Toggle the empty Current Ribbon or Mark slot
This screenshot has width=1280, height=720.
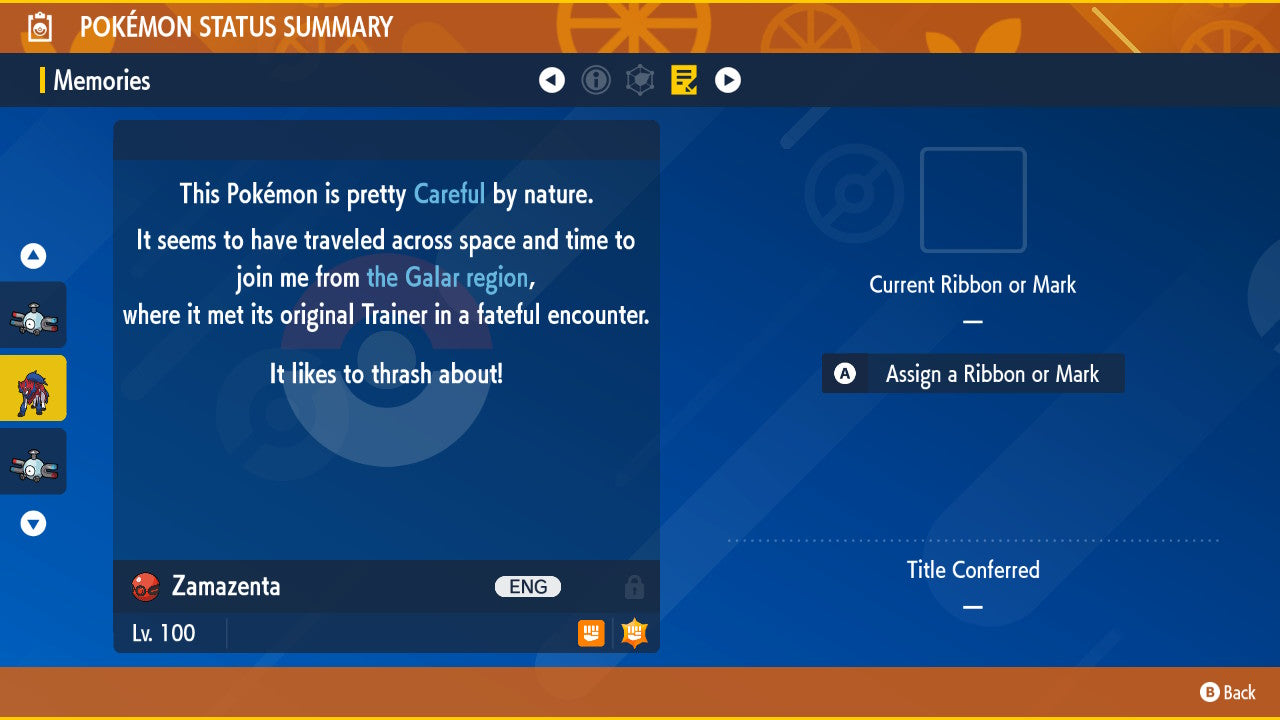point(972,200)
